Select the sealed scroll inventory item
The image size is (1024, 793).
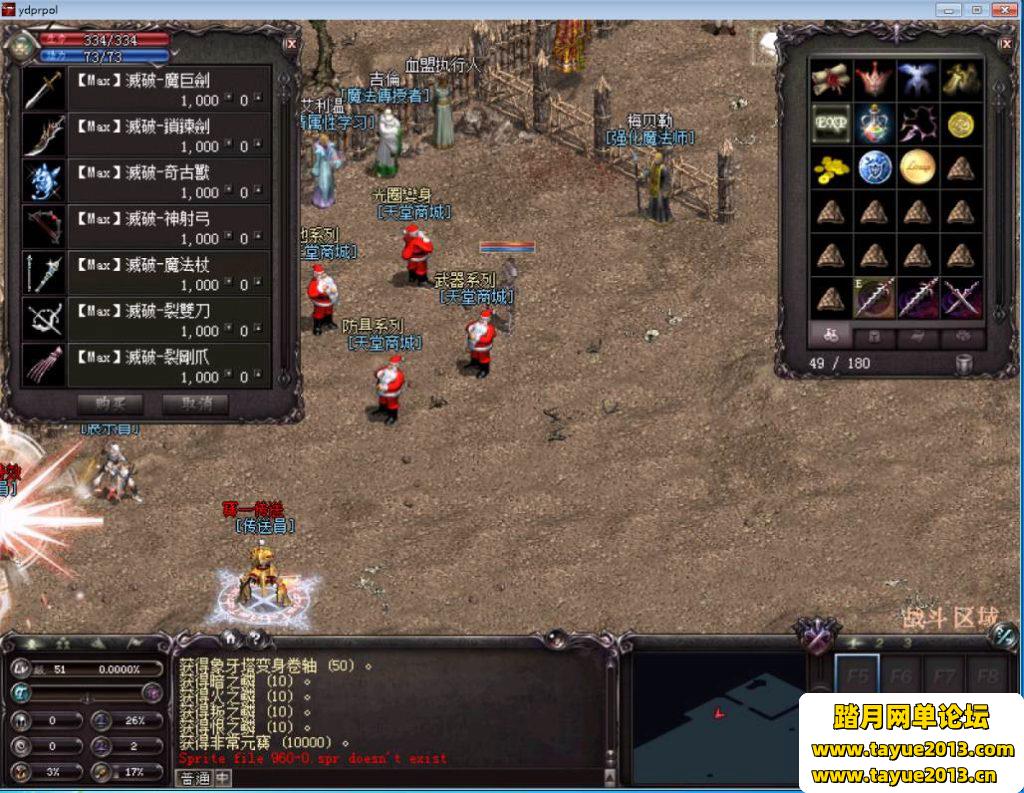[x=830, y=79]
